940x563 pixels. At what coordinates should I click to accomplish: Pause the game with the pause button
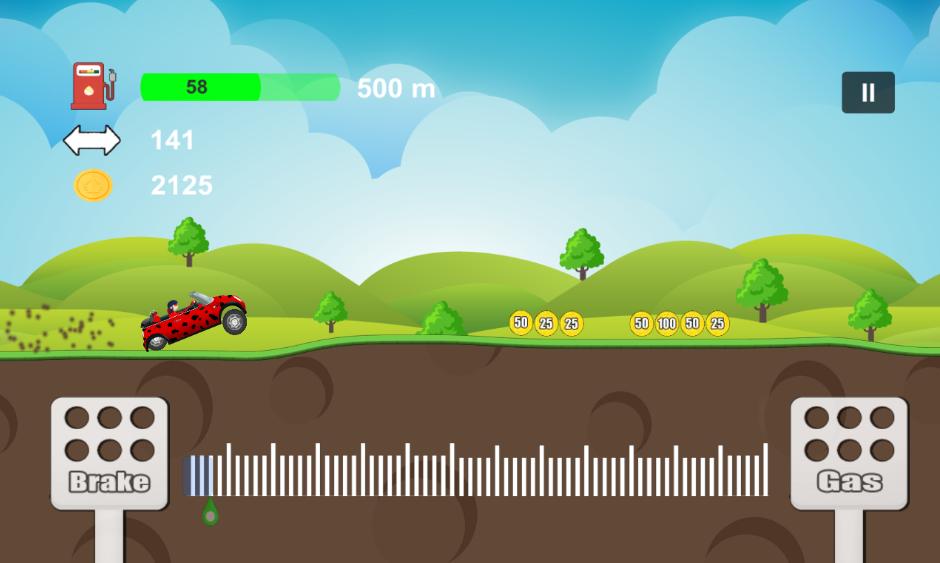[867, 93]
